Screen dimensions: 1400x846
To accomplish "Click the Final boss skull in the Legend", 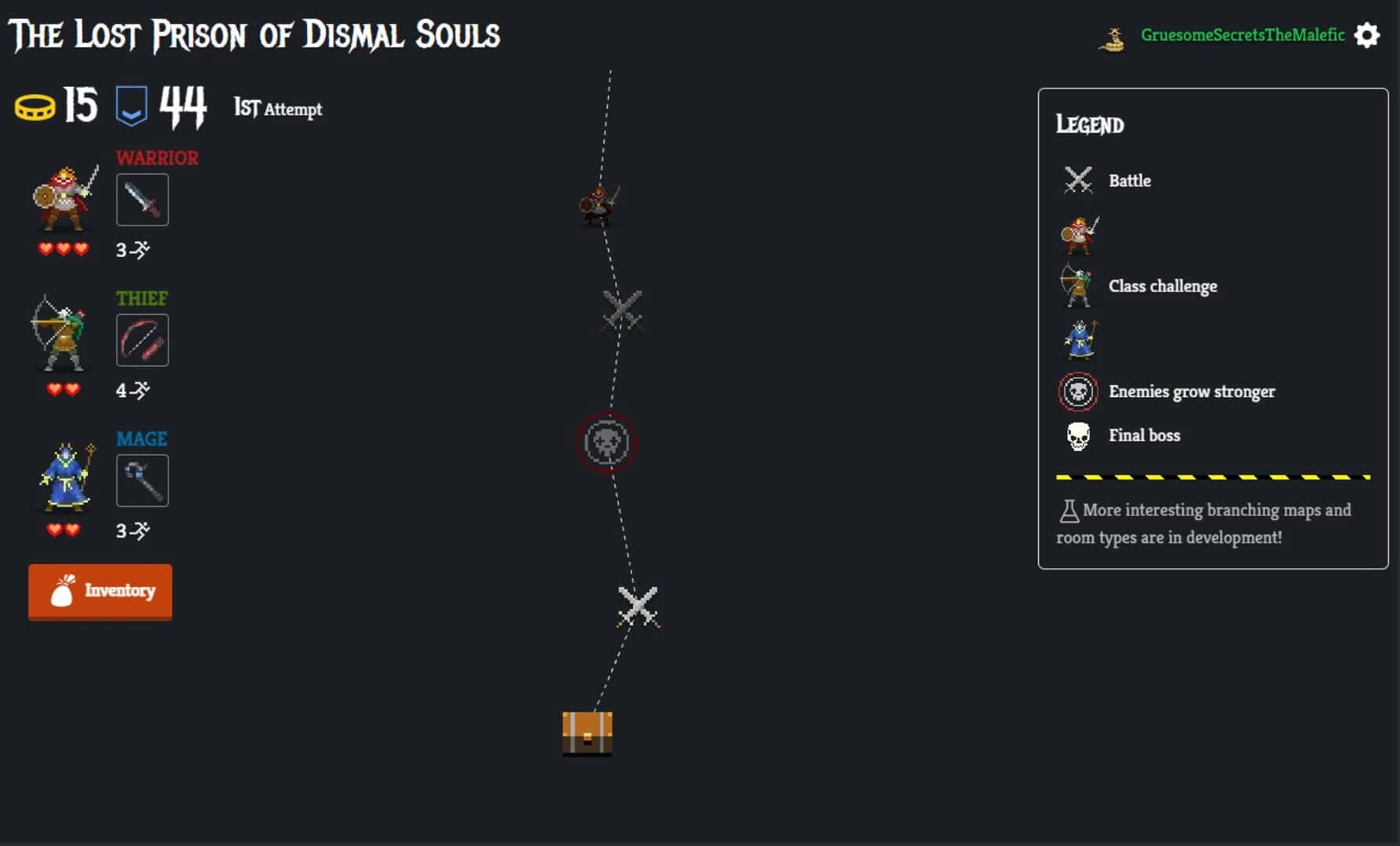I will pyautogui.click(x=1078, y=435).
